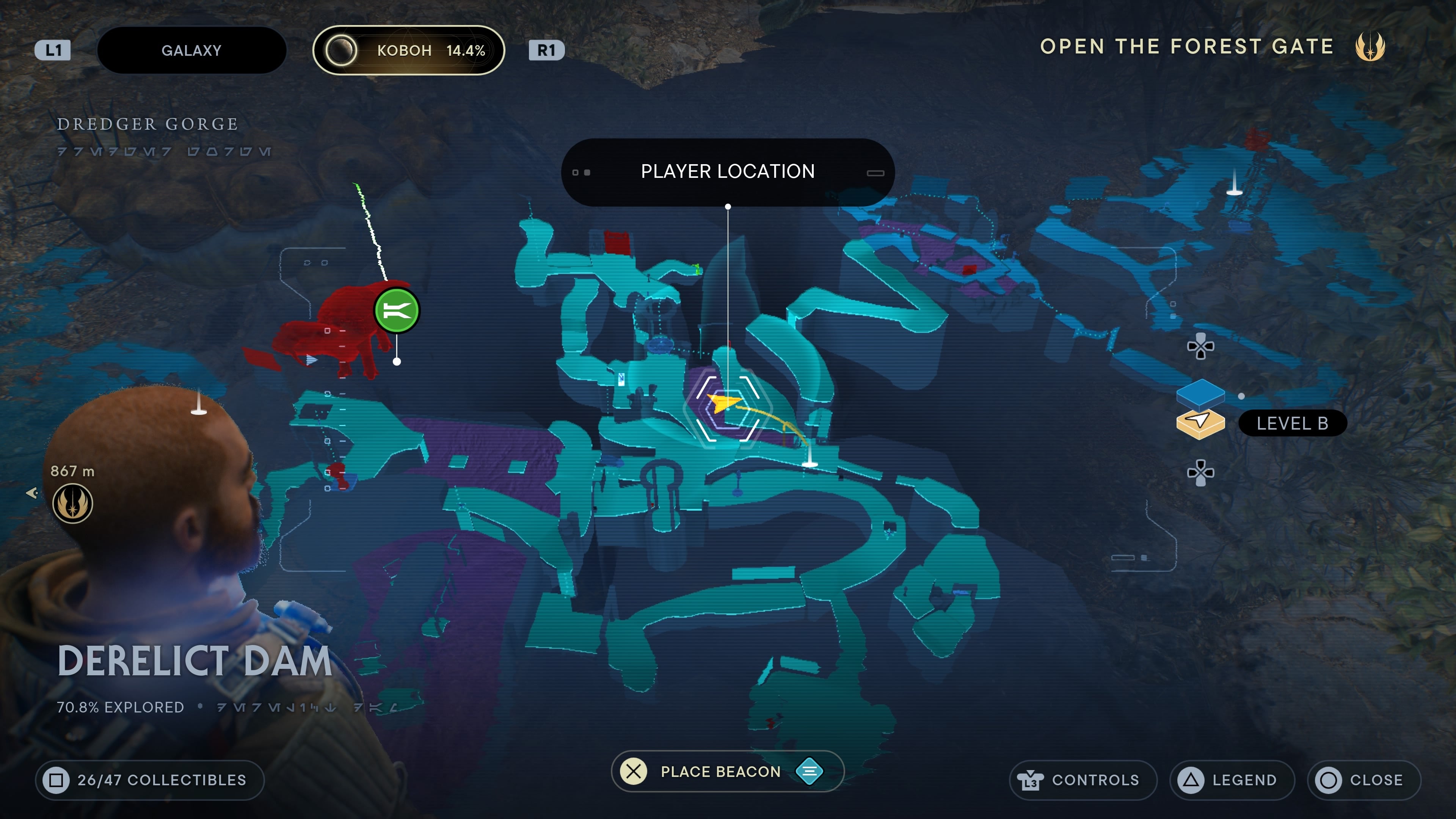Select the Koboh planet tab
Viewport: 1456px width, 819px height.
[408, 50]
